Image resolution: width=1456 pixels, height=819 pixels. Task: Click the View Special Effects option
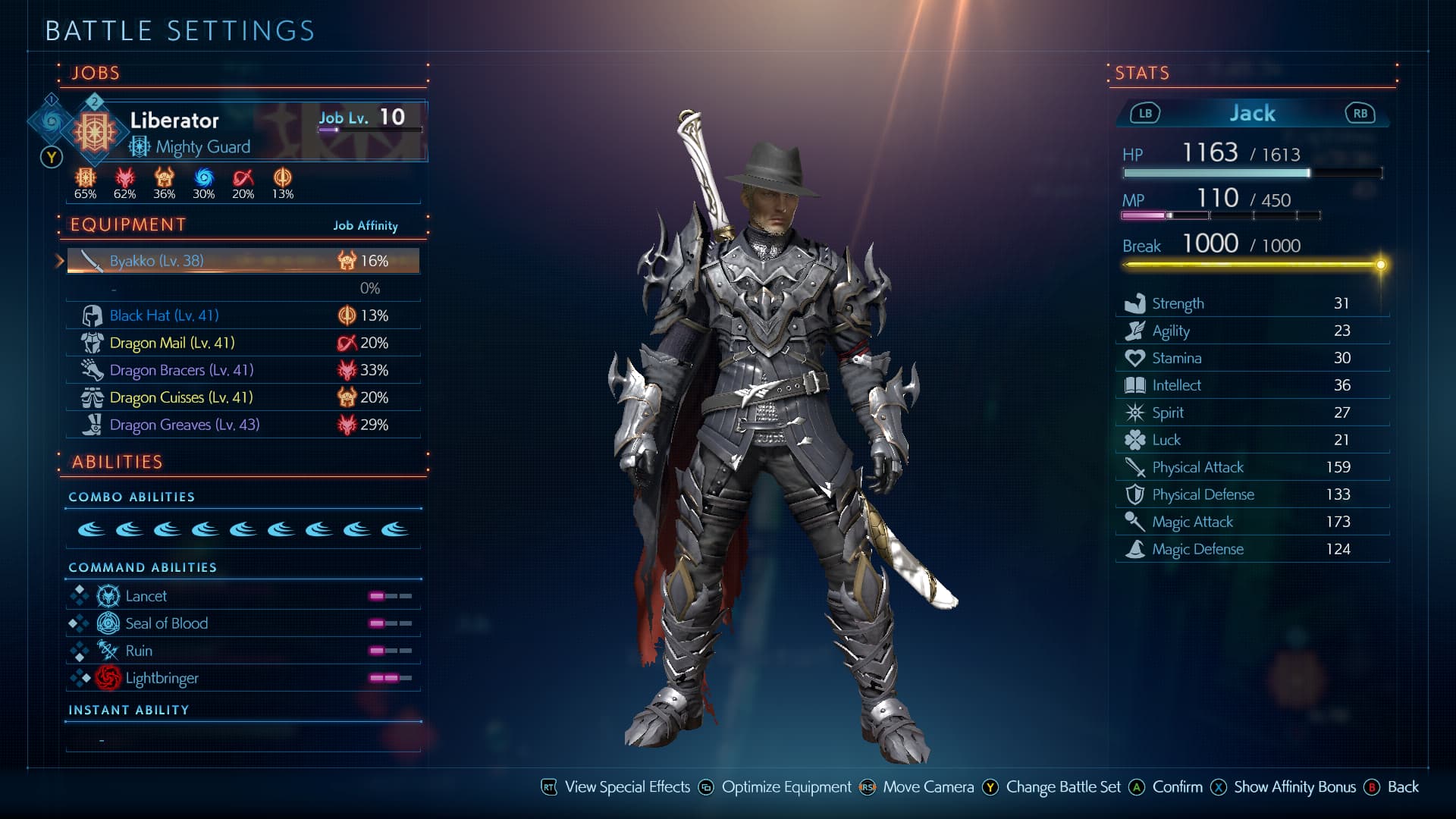(x=626, y=787)
